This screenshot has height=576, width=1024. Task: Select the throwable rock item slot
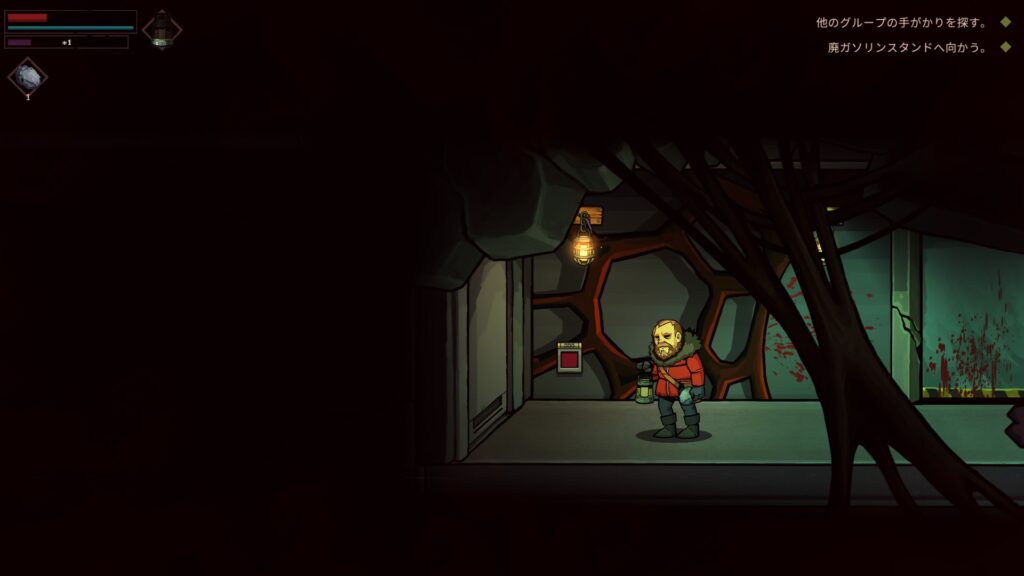(x=28, y=78)
